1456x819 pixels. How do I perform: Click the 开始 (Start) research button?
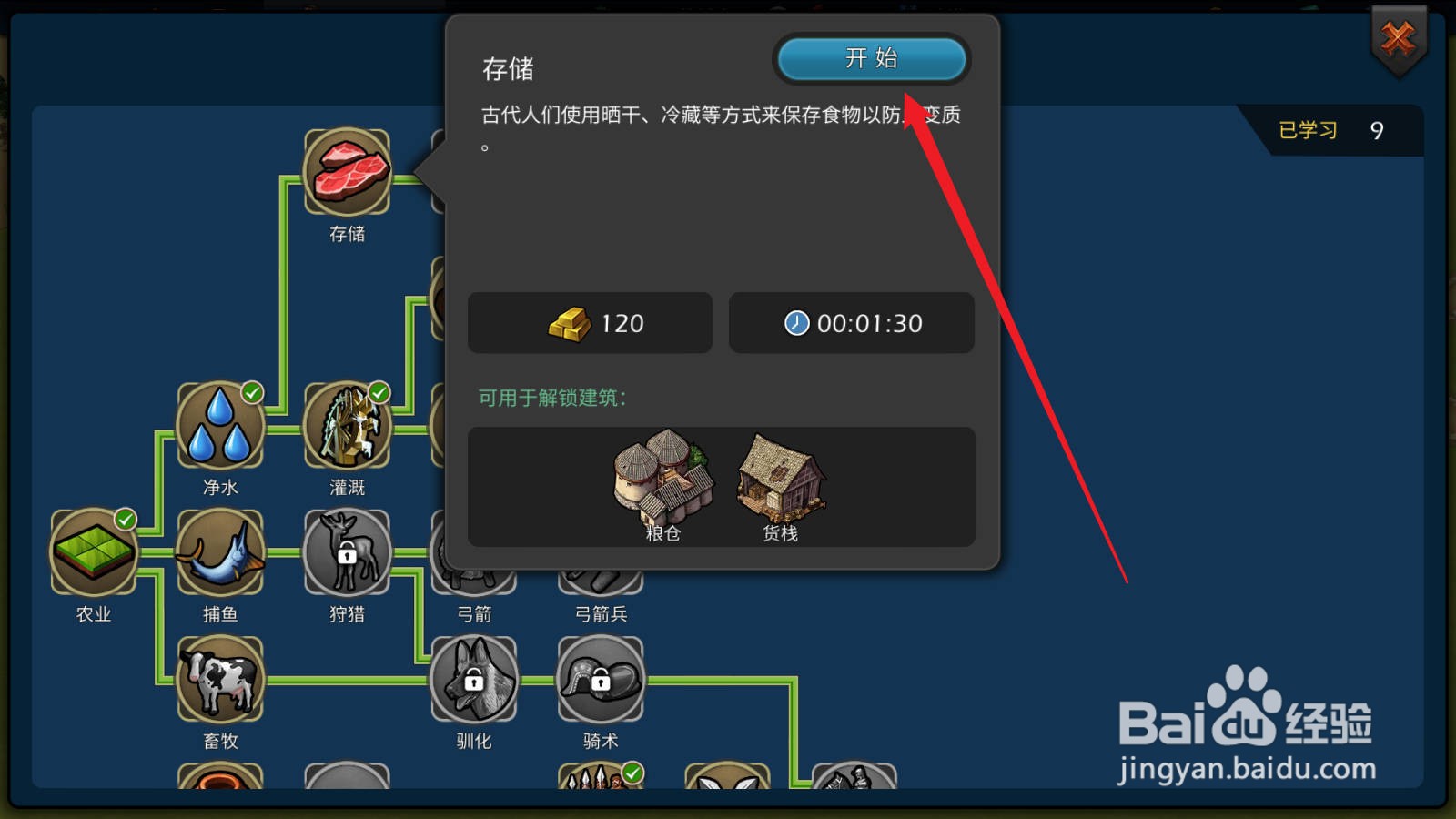coord(871,58)
